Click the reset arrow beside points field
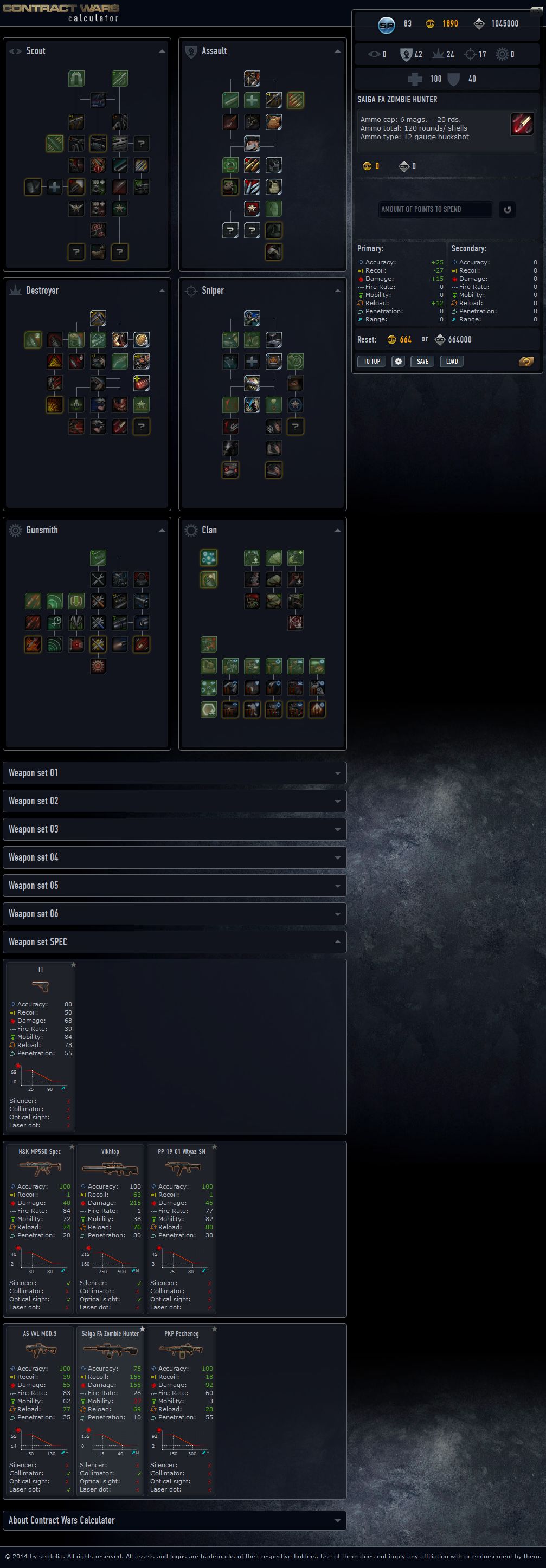Screen dimensions: 546x1568 tap(506, 209)
